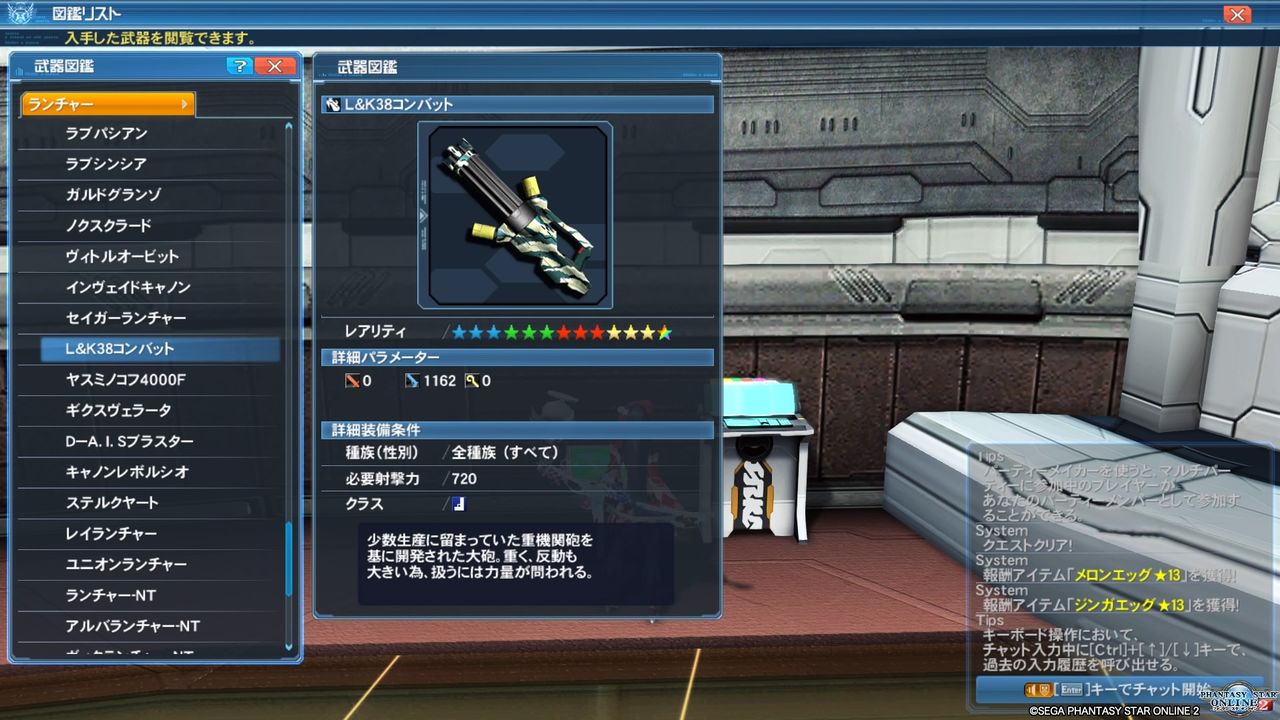
Task: Select the Ranger class icon next to クラス
Action: pyautogui.click(x=457, y=504)
